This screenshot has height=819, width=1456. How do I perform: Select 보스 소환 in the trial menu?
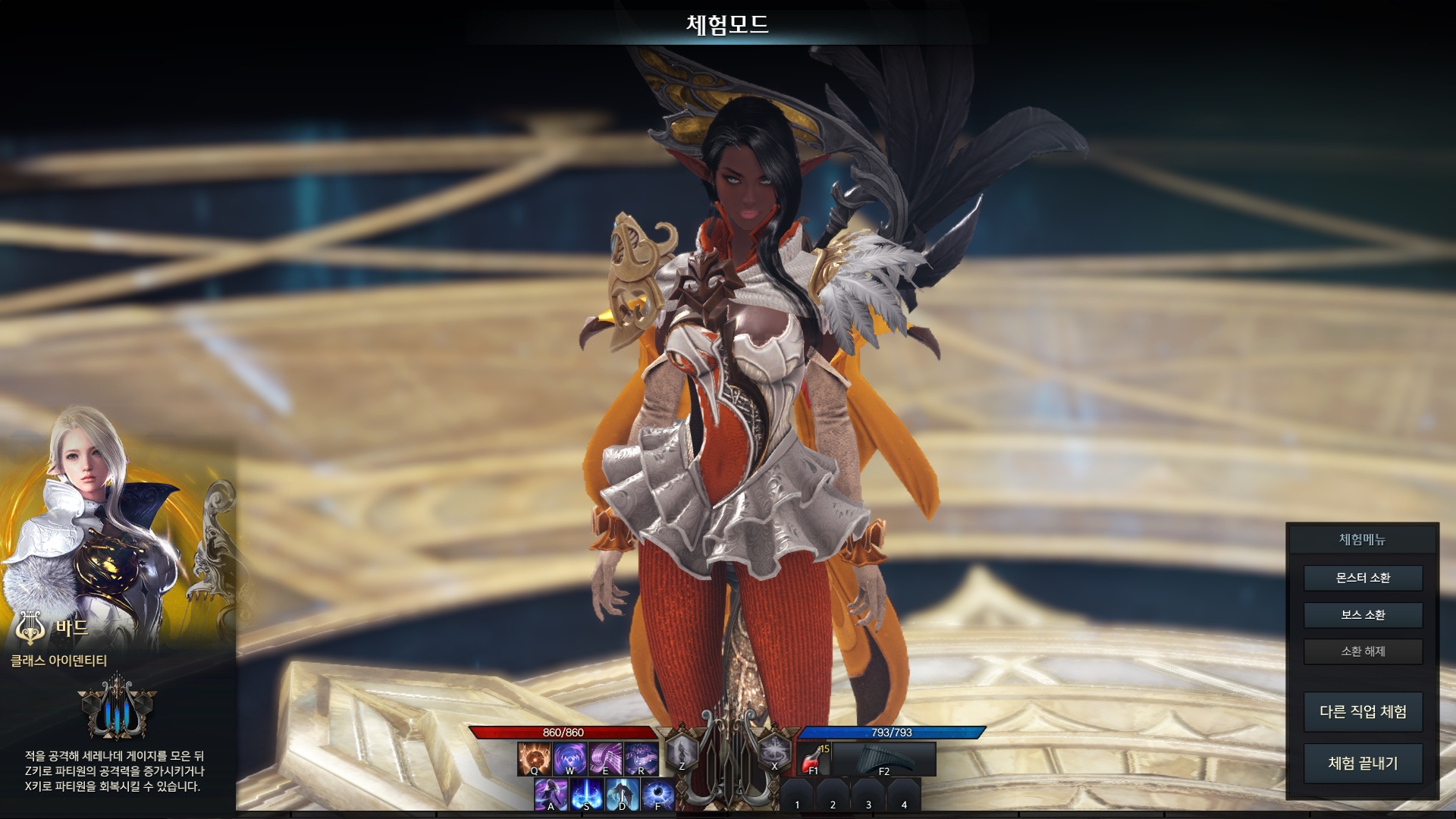click(x=1363, y=615)
